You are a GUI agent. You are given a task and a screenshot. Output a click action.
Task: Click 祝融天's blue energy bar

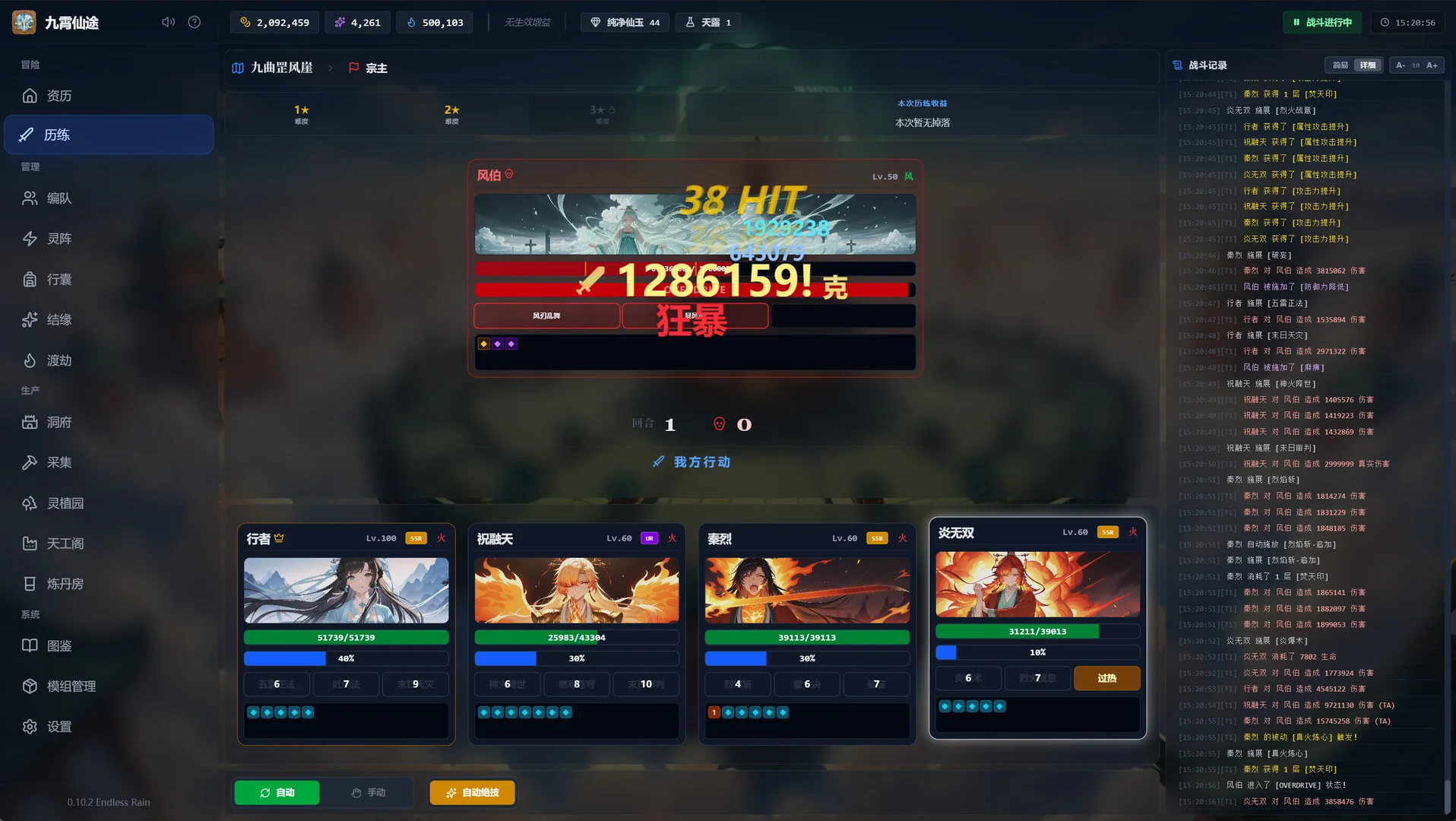577,658
